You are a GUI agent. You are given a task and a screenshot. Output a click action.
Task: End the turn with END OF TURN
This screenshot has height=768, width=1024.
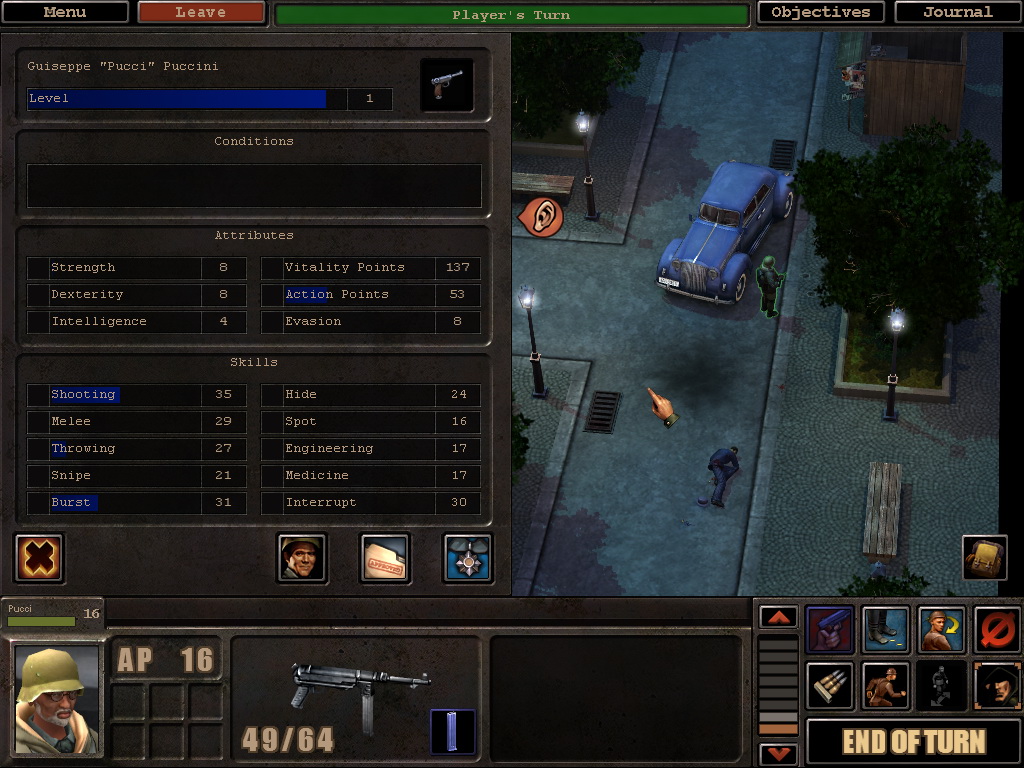click(x=913, y=742)
